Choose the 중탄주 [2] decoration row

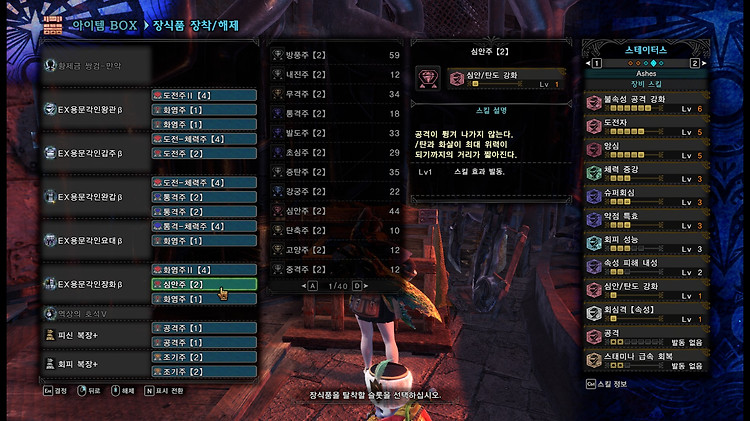click(x=337, y=172)
